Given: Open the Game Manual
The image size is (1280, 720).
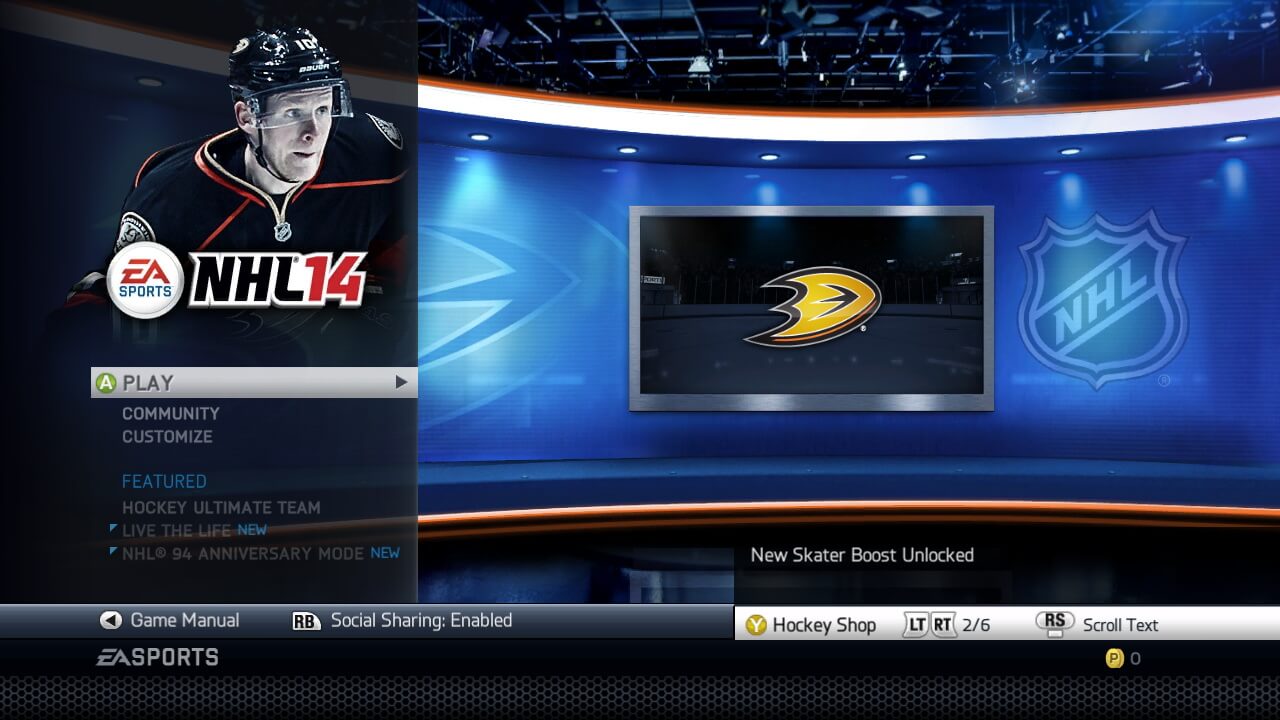Looking at the screenshot, I should [x=184, y=620].
